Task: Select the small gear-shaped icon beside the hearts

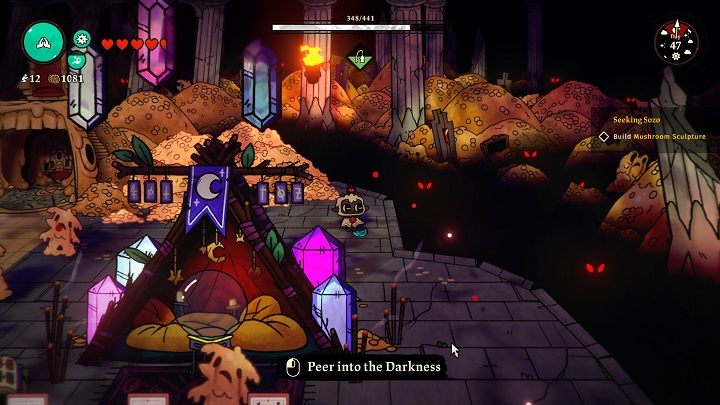Action: [x=82, y=40]
